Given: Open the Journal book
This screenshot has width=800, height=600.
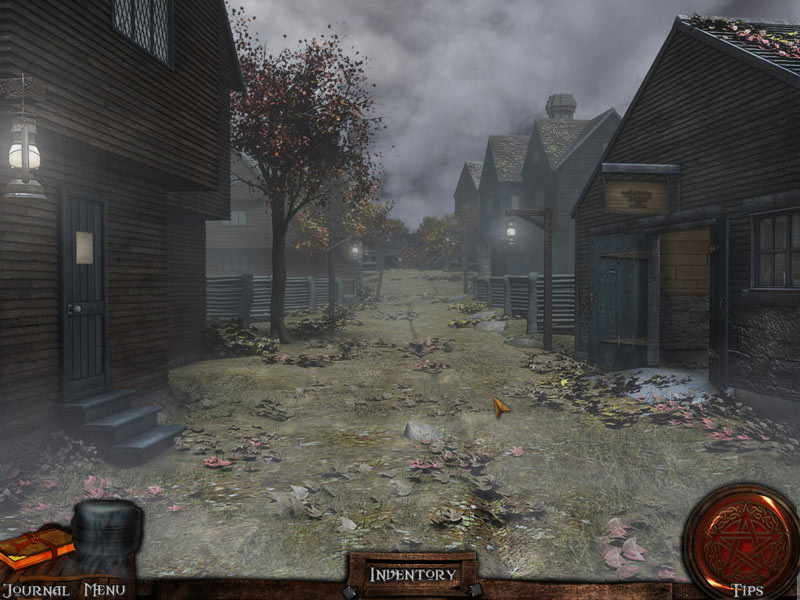Looking at the screenshot, I should tap(35, 549).
